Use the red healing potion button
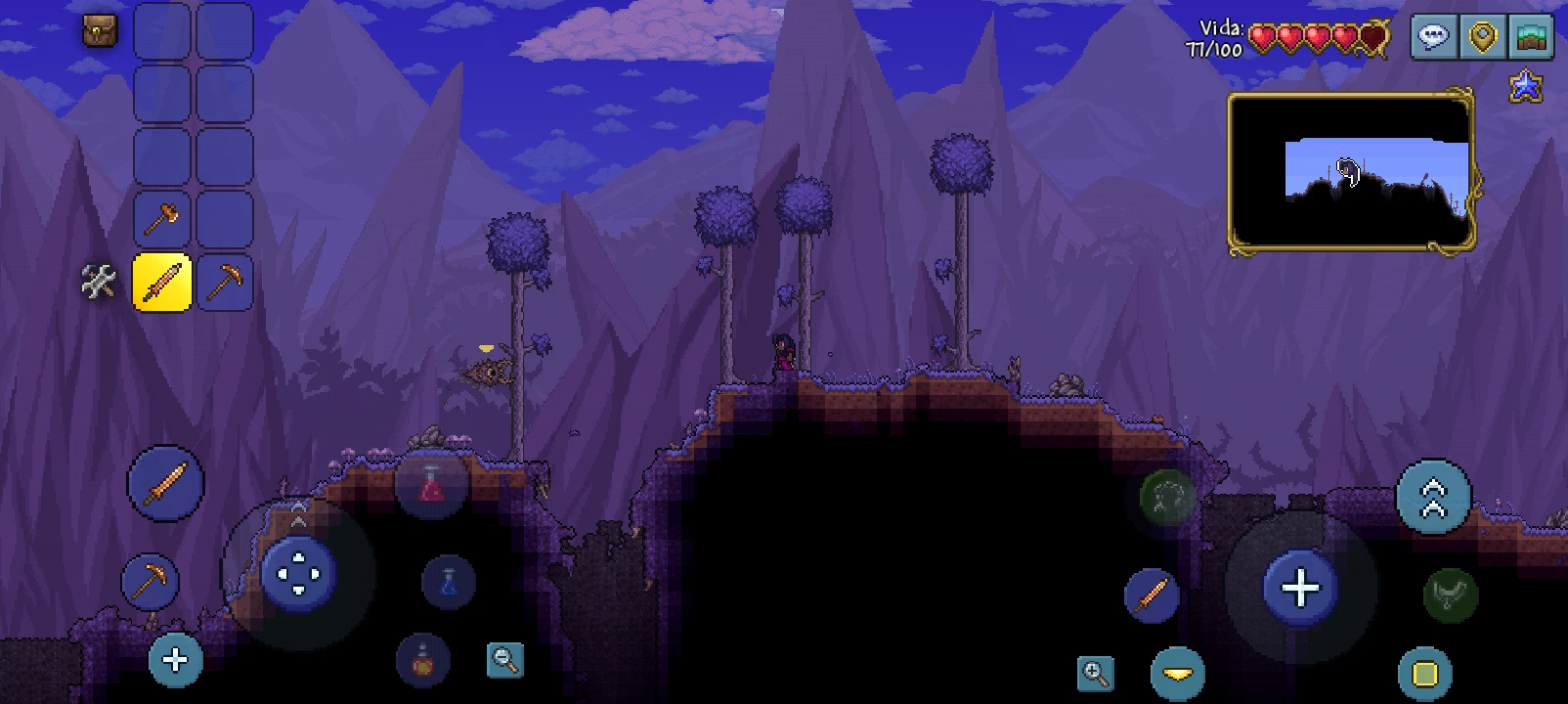 (x=431, y=484)
